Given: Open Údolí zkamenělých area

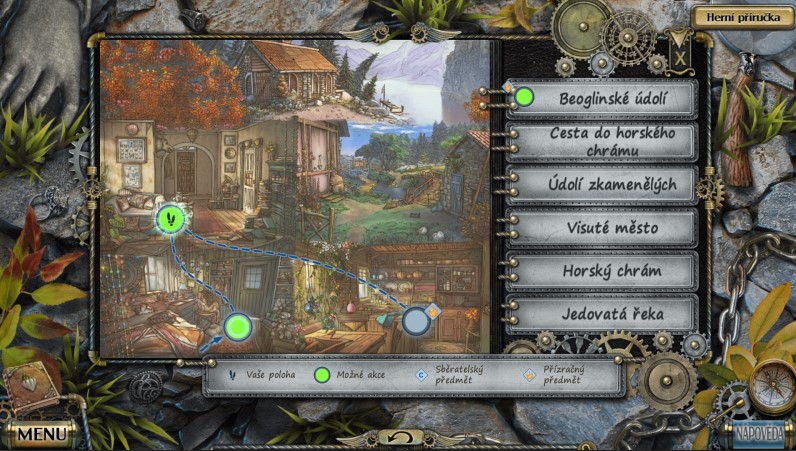Looking at the screenshot, I should [601, 185].
